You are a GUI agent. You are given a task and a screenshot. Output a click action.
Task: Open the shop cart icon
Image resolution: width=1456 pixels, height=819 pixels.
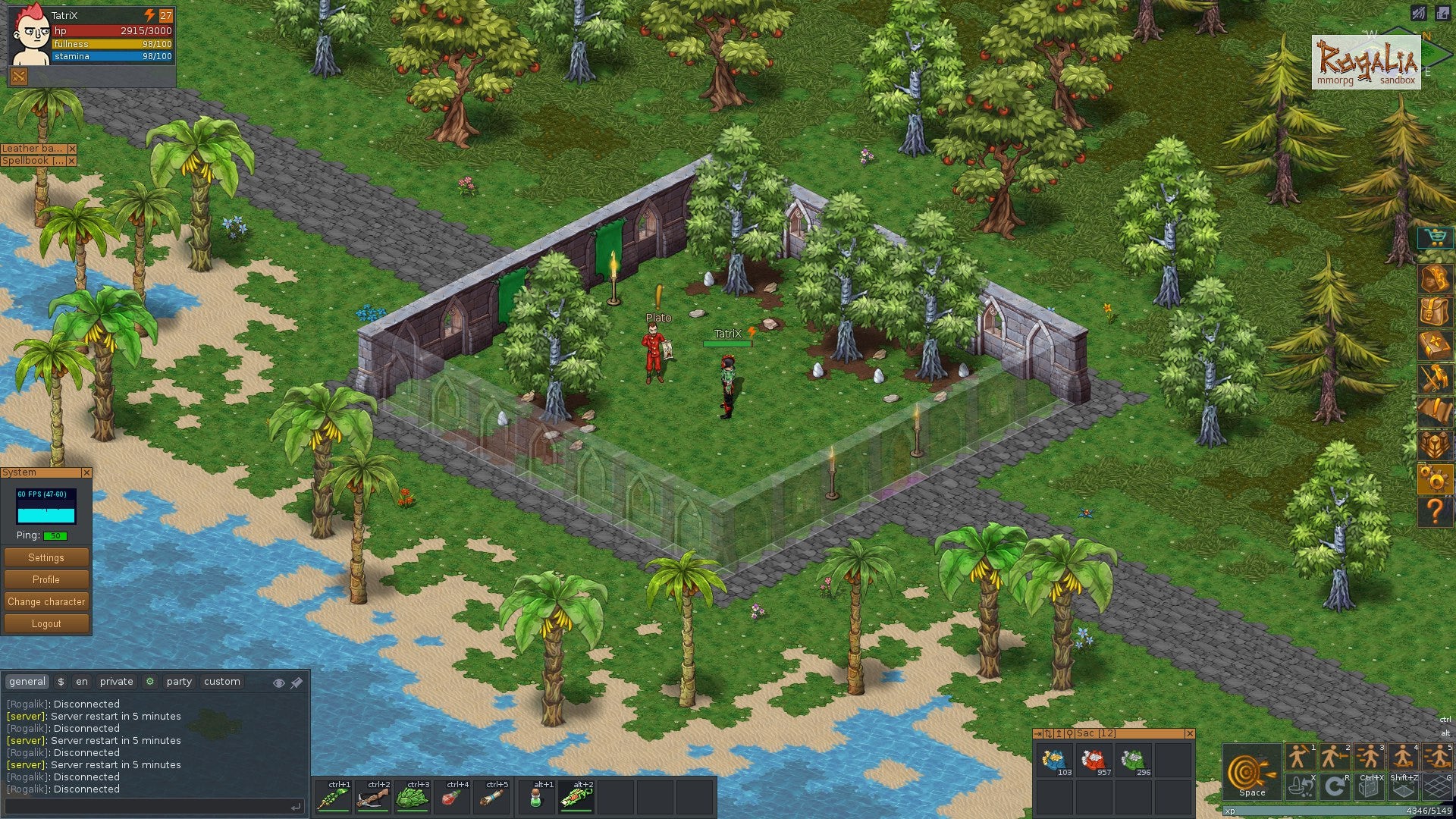[x=1435, y=238]
